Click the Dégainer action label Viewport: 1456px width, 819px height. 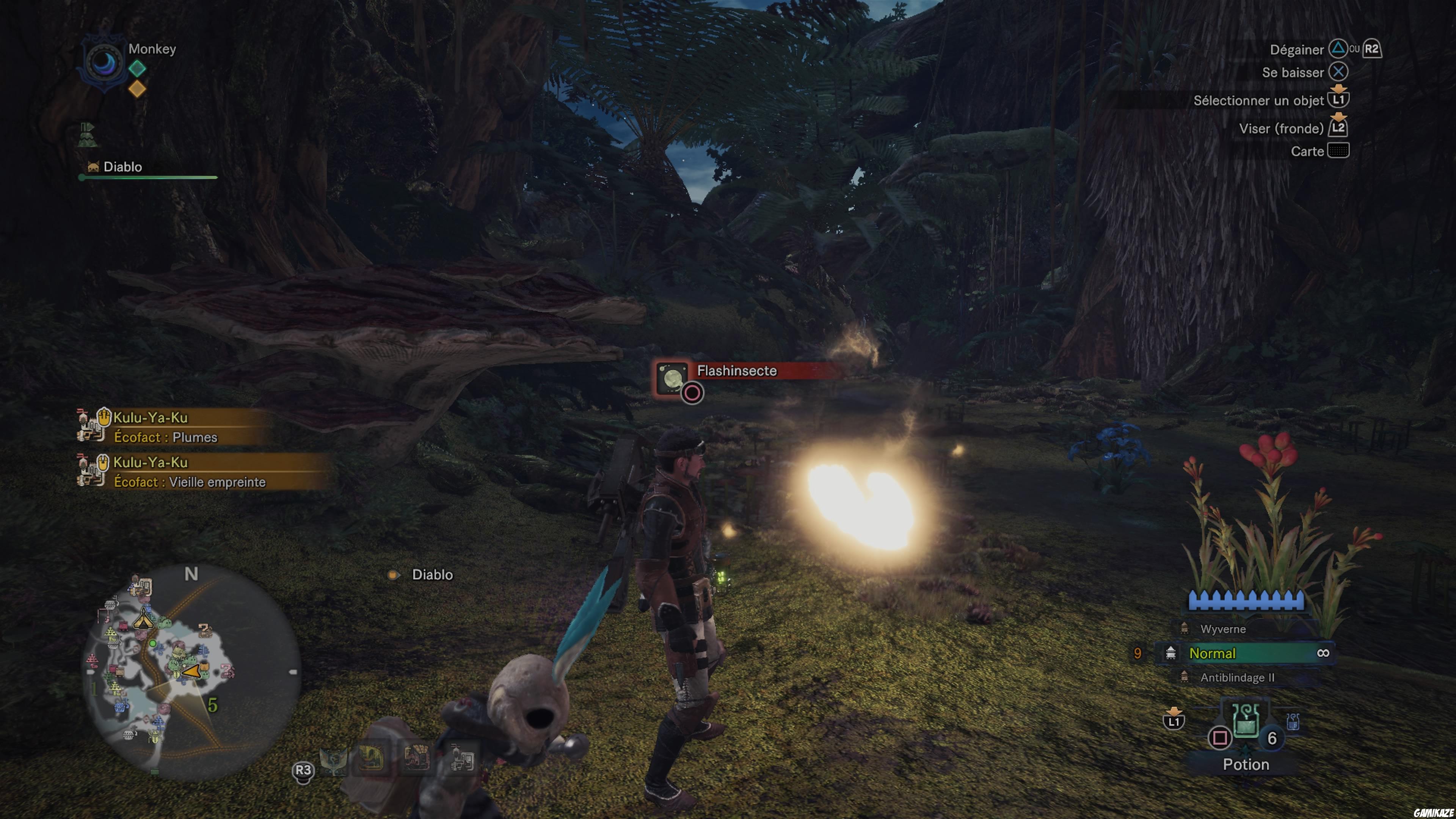(x=1297, y=50)
